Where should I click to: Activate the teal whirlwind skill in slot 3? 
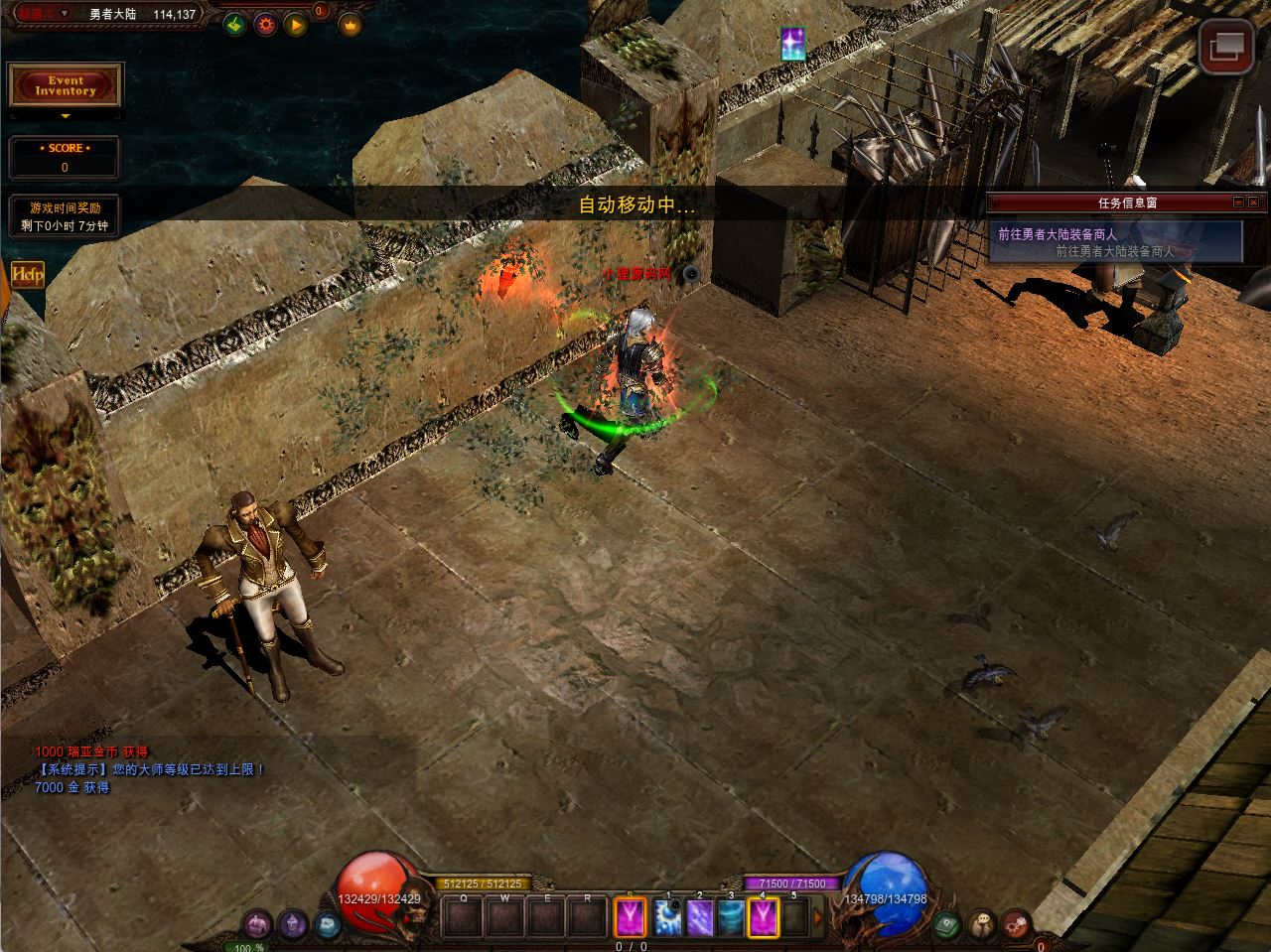pos(731,917)
